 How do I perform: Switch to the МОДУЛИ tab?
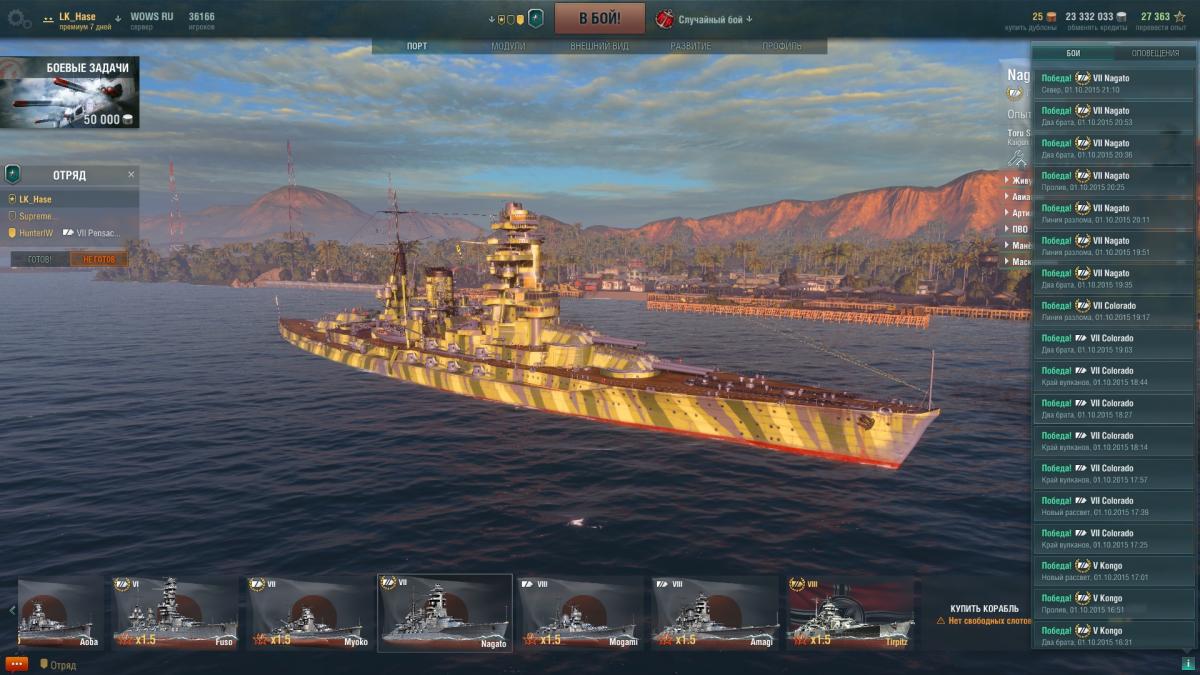coord(508,46)
